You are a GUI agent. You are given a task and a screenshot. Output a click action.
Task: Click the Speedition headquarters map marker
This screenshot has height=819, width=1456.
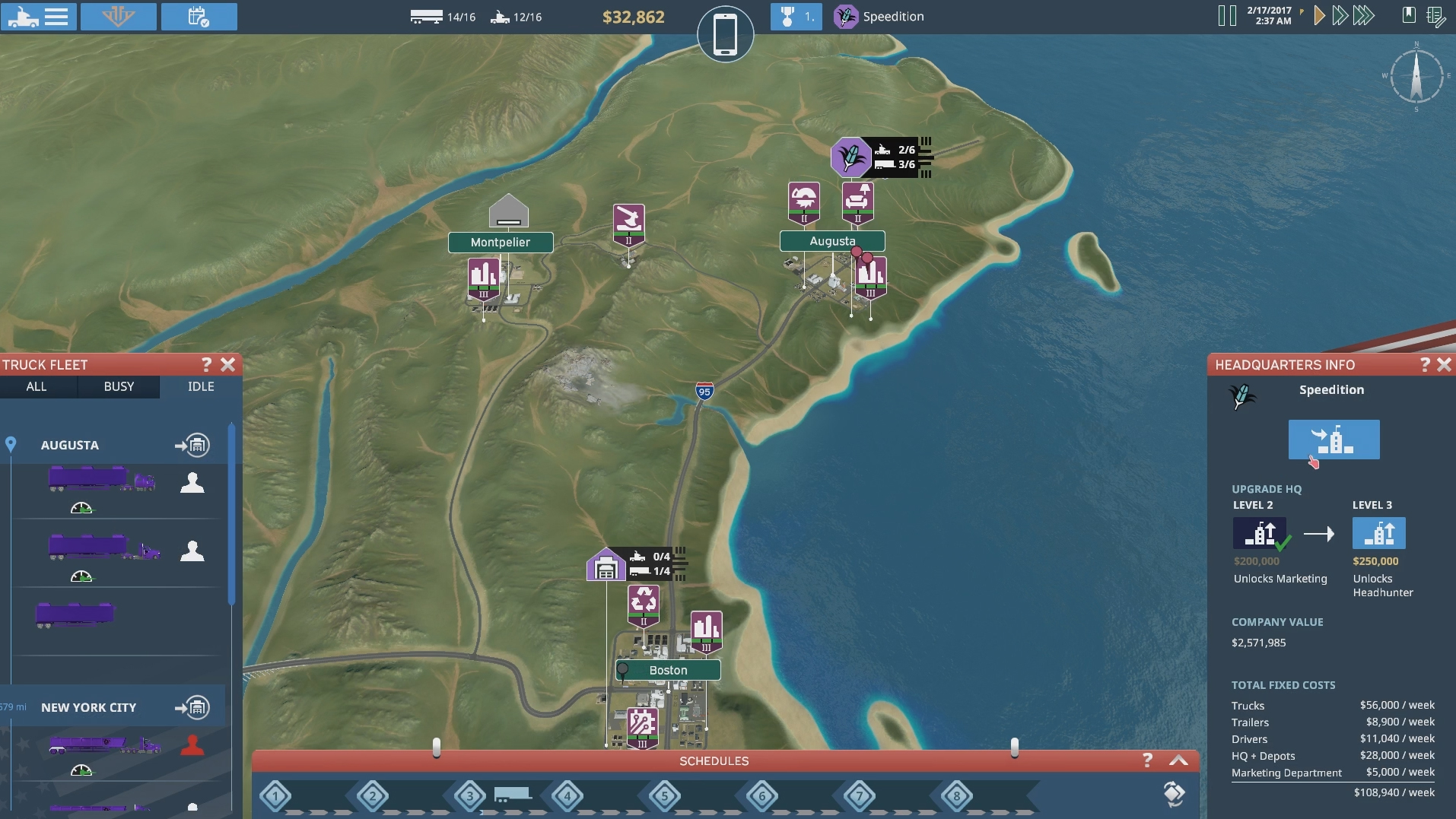click(850, 157)
